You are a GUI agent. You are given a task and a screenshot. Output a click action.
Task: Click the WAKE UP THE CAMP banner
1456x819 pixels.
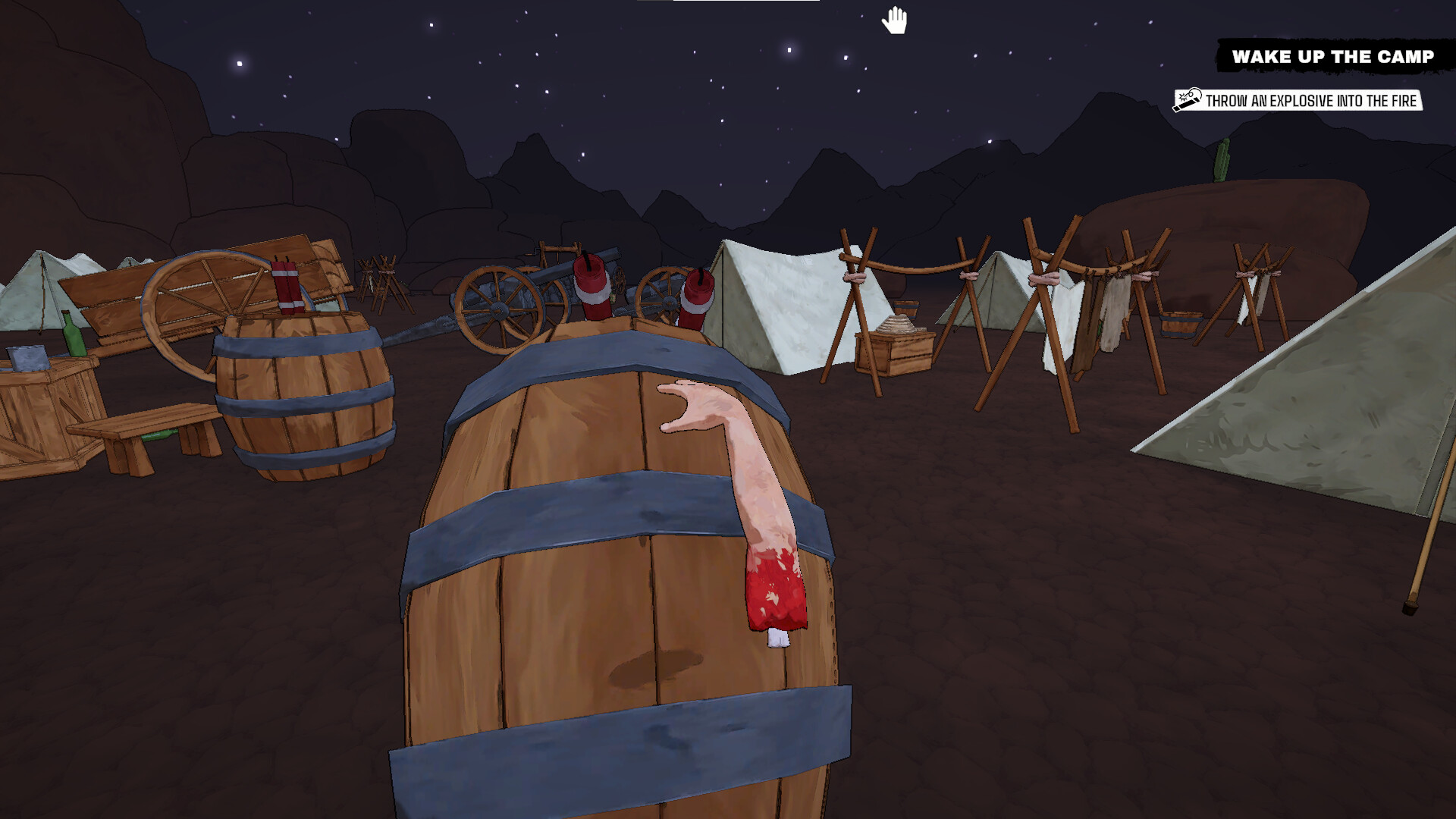[1335, 55]
